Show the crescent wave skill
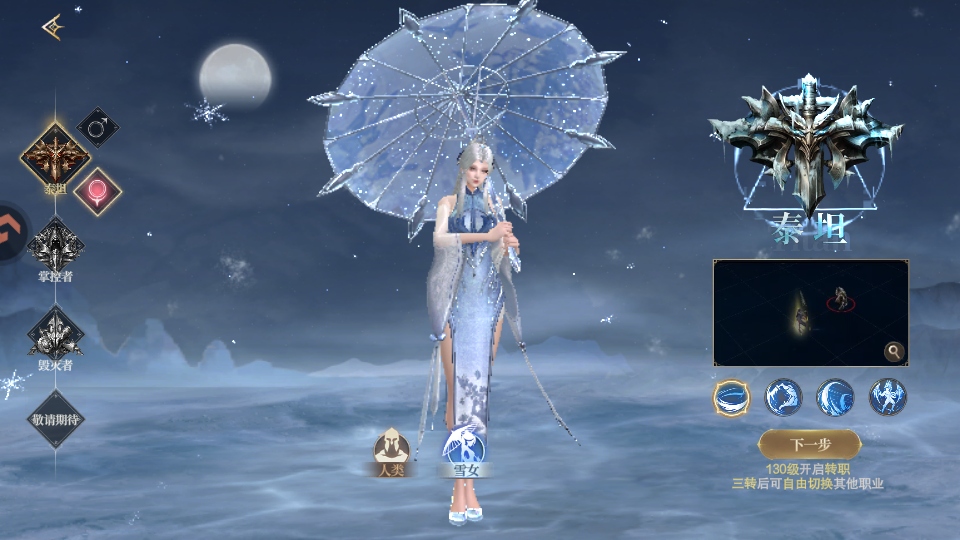The image size is (960, 540). tap(835, 397)
